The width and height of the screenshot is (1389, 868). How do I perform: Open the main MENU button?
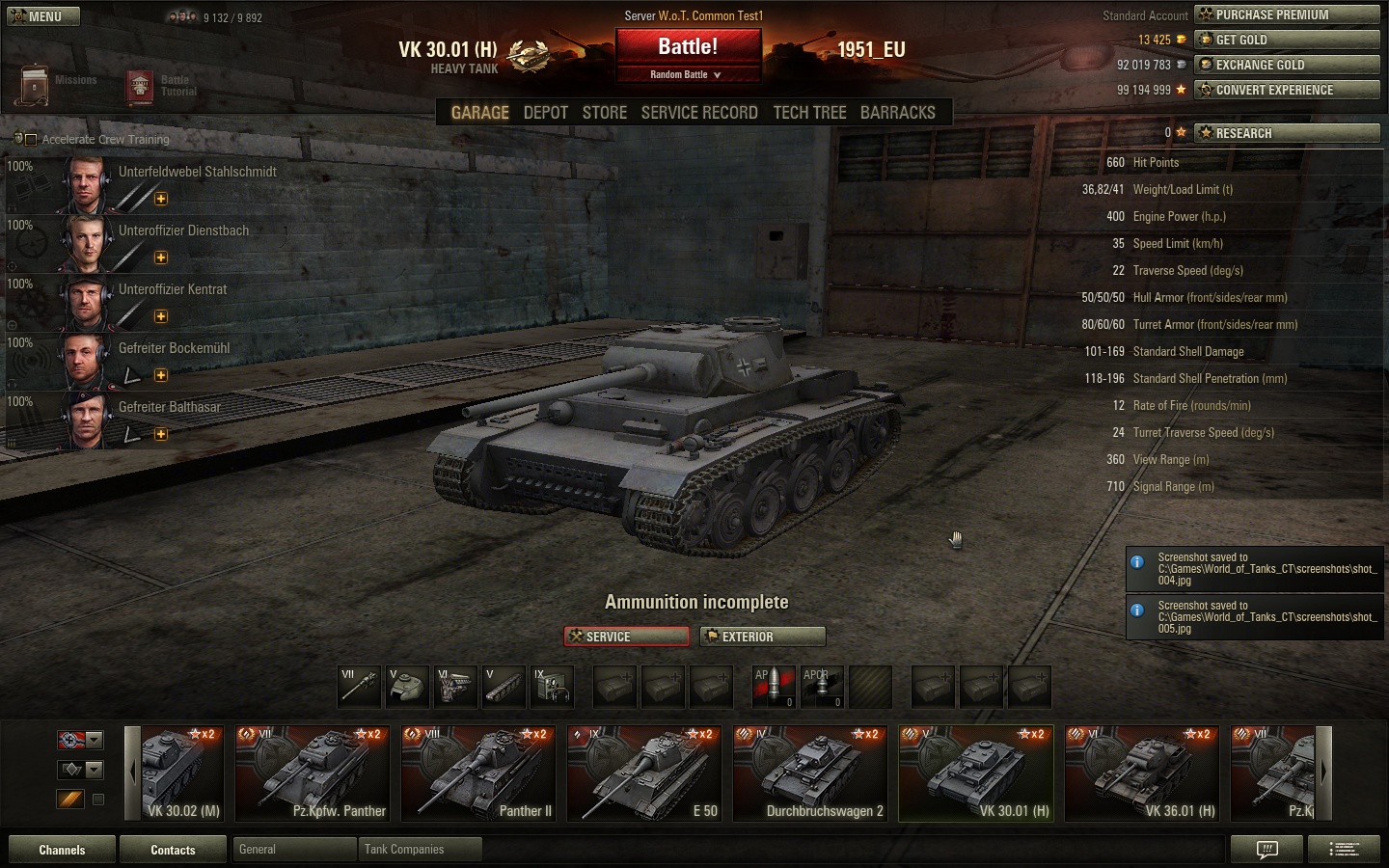click(x=43, y=16)
